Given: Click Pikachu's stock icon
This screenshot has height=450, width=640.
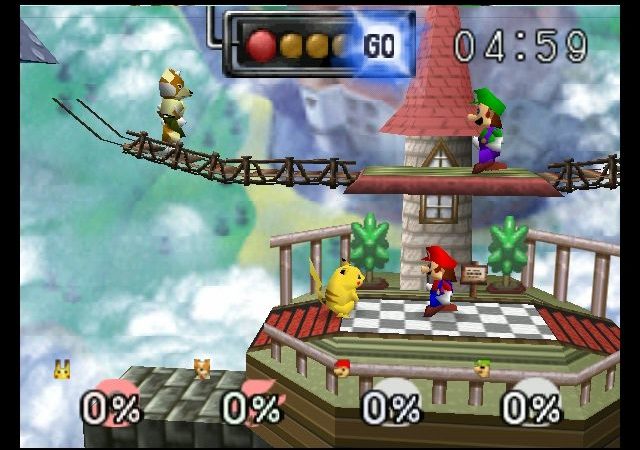Looking at the screenshot, I should click(62, 370).
